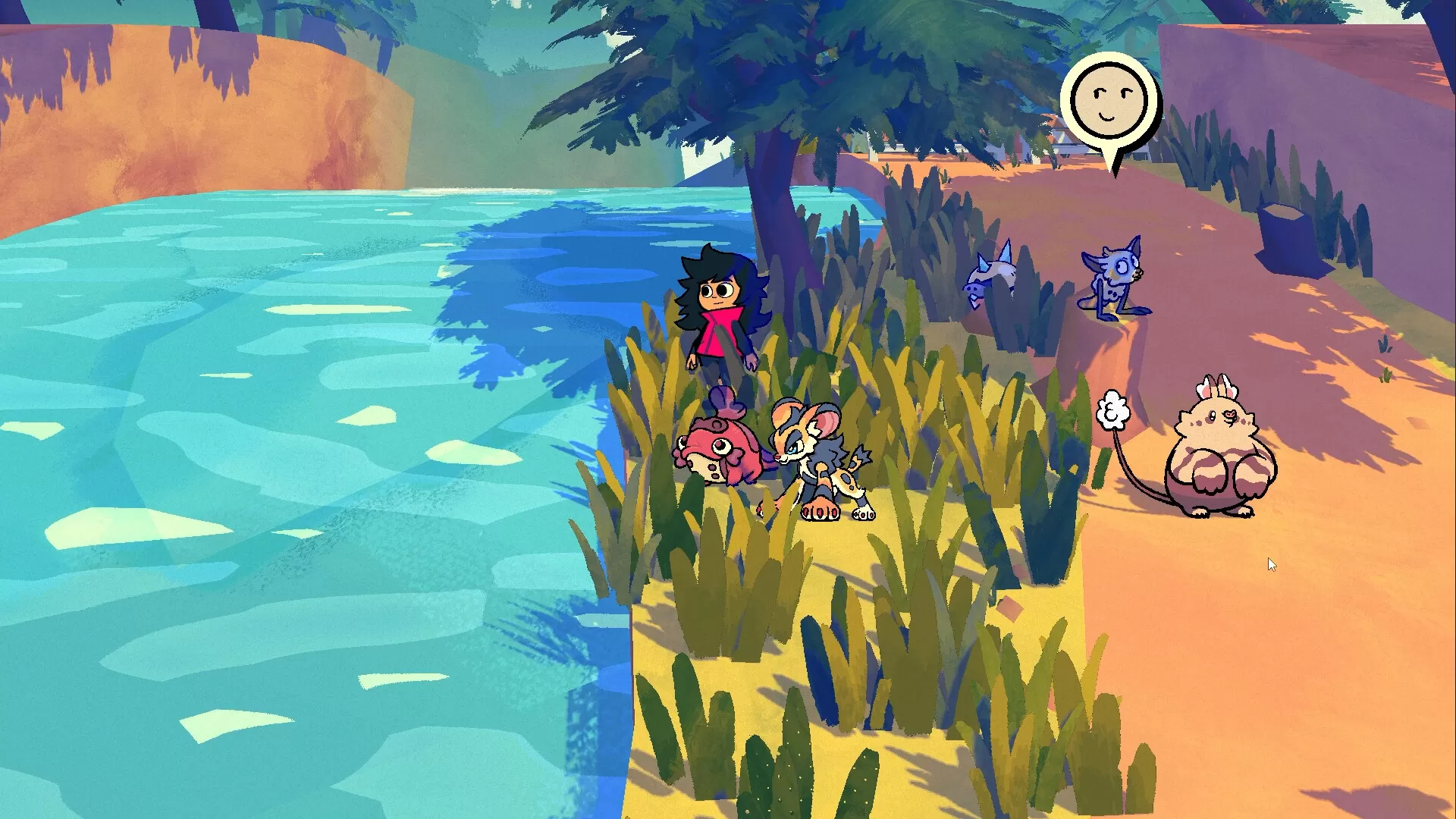This screenshot has height=819, width=1456.
Task: Select the pink fish creature near the riverbank
Action: click(x=717, y=451)
